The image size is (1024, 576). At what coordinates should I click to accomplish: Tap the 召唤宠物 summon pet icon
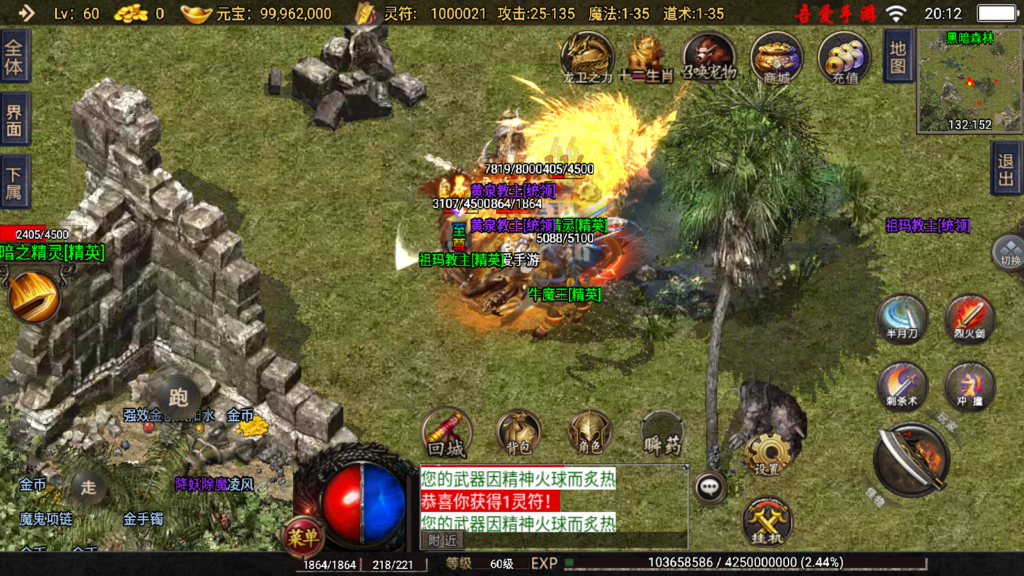tap(710, 56)
